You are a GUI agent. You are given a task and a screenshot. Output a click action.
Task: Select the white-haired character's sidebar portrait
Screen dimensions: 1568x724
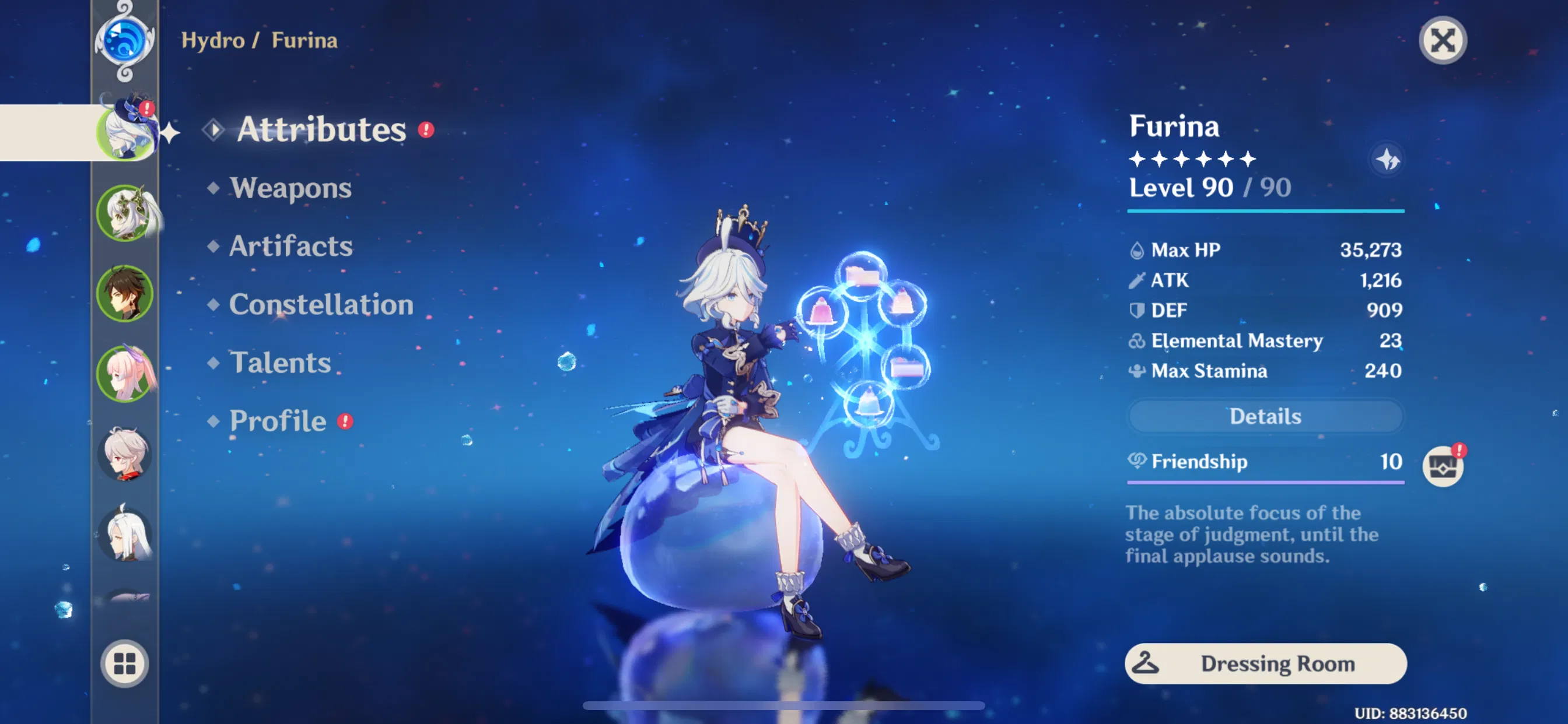tap(126, 534)
